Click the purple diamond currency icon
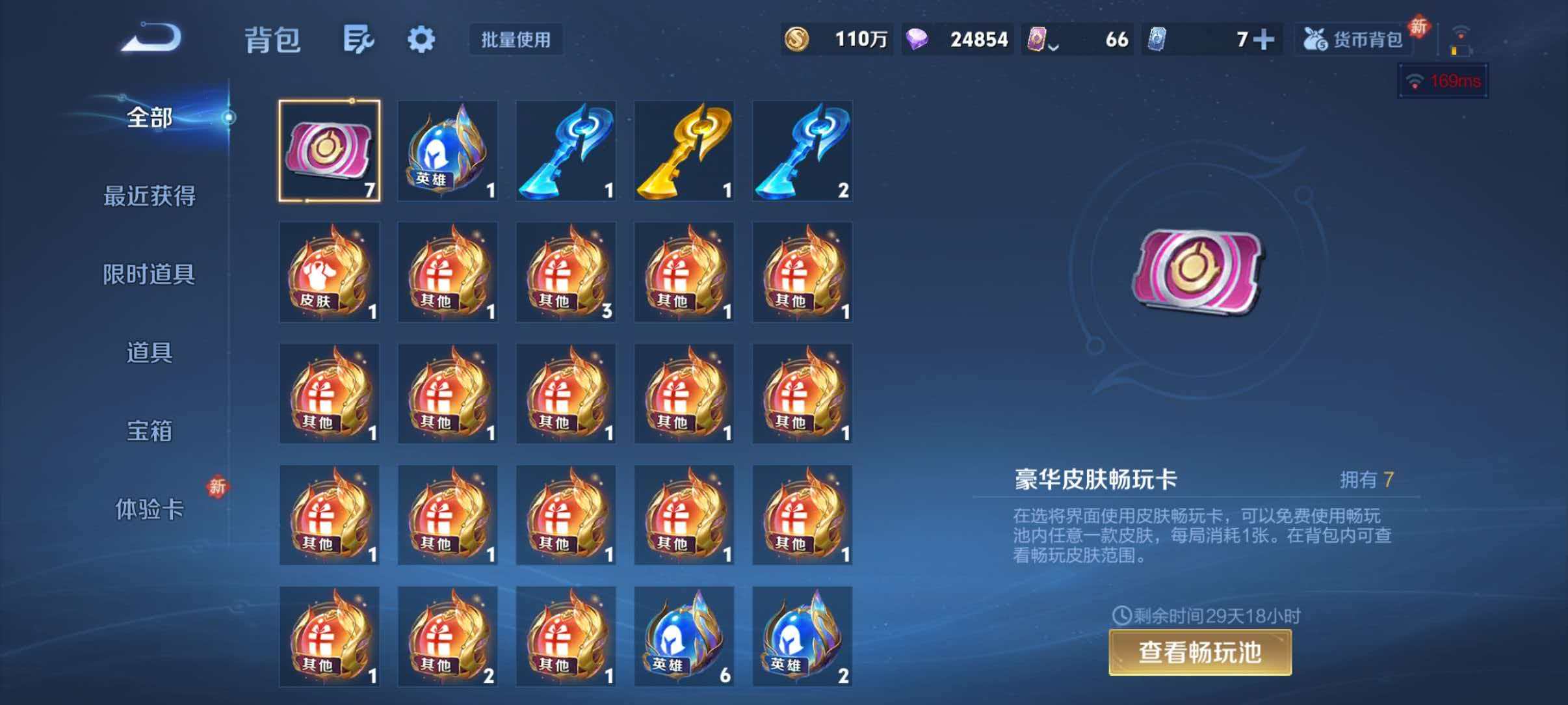1568x705 pixels. pyautogui.click(x=916, y=39)
